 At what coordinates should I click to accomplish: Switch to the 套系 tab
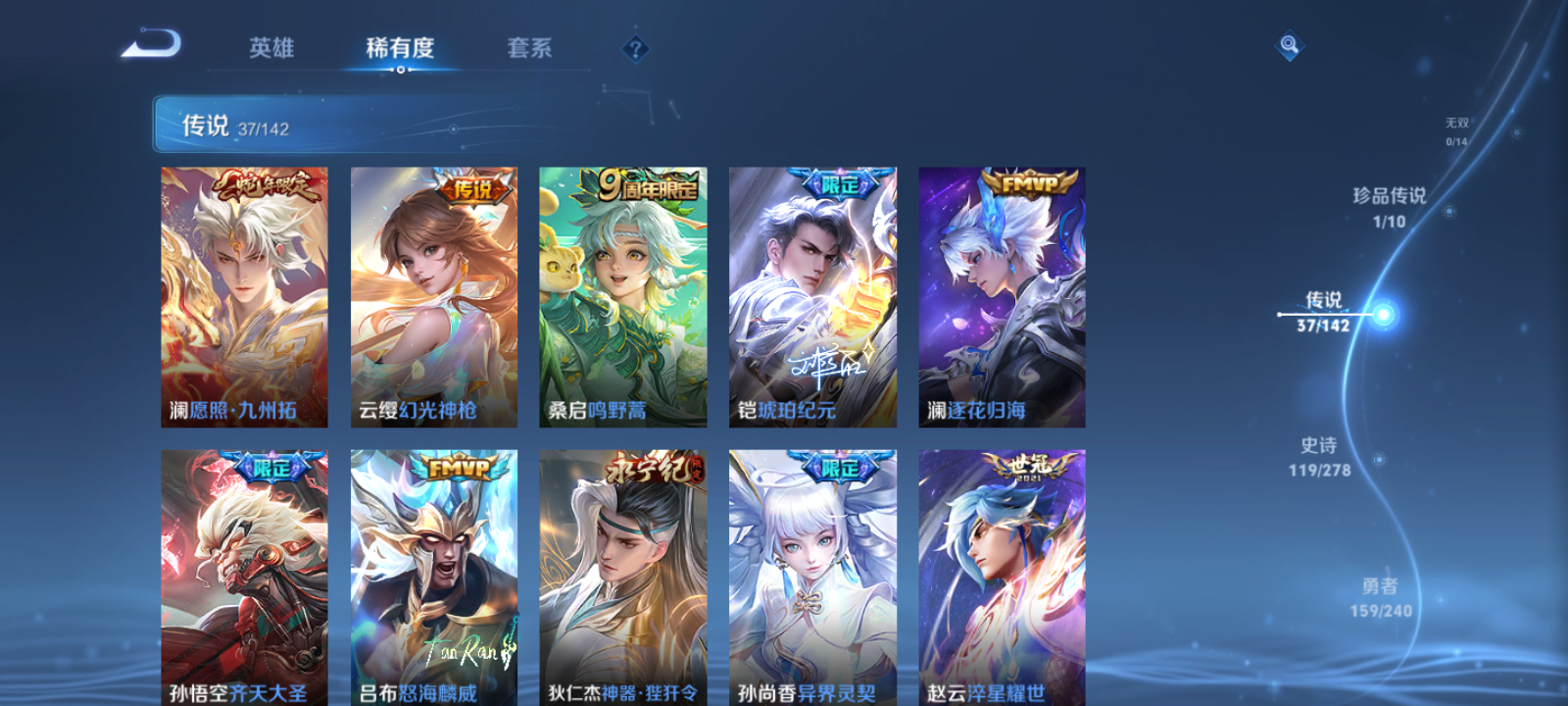click(529, 48)
